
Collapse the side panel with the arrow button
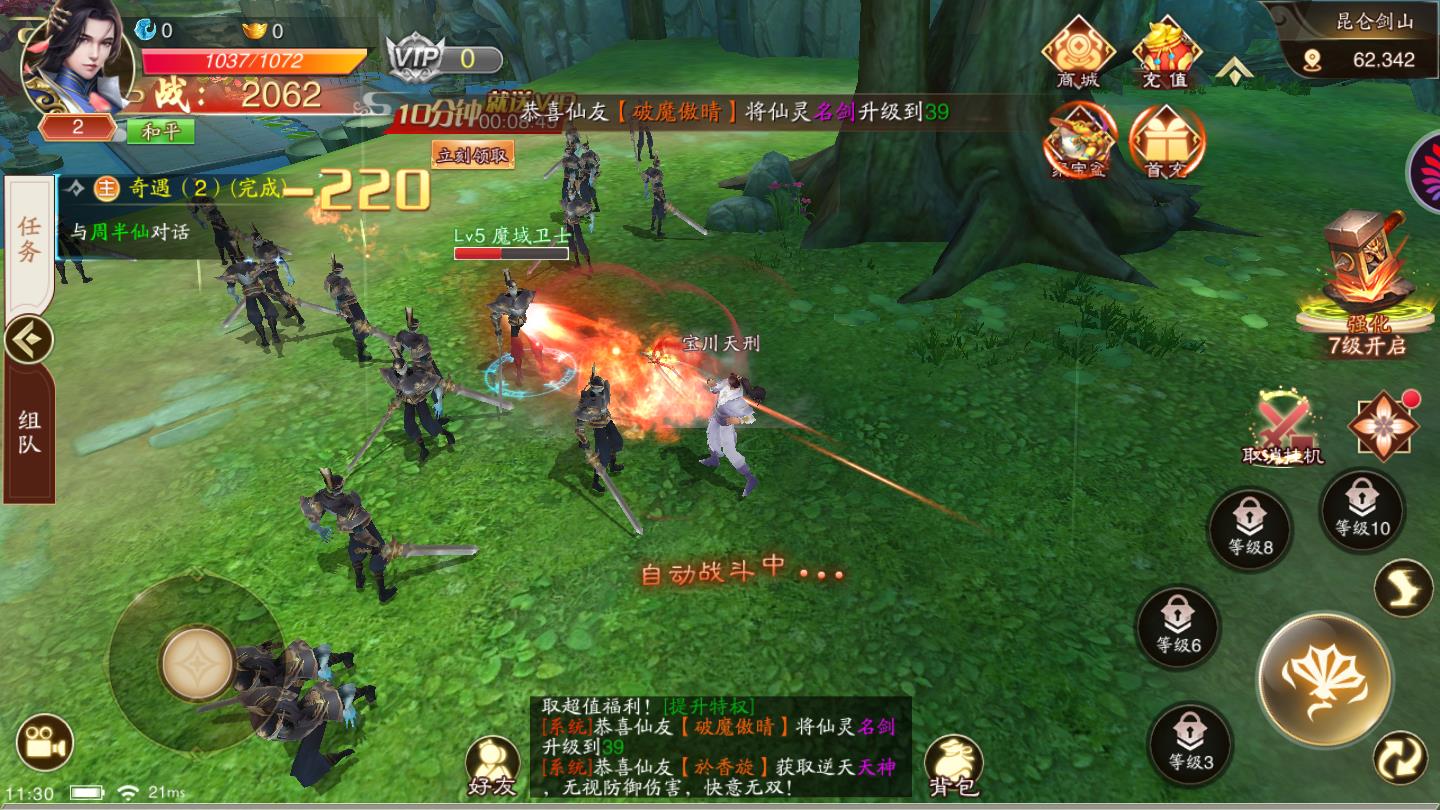click(x=28, y=341)
